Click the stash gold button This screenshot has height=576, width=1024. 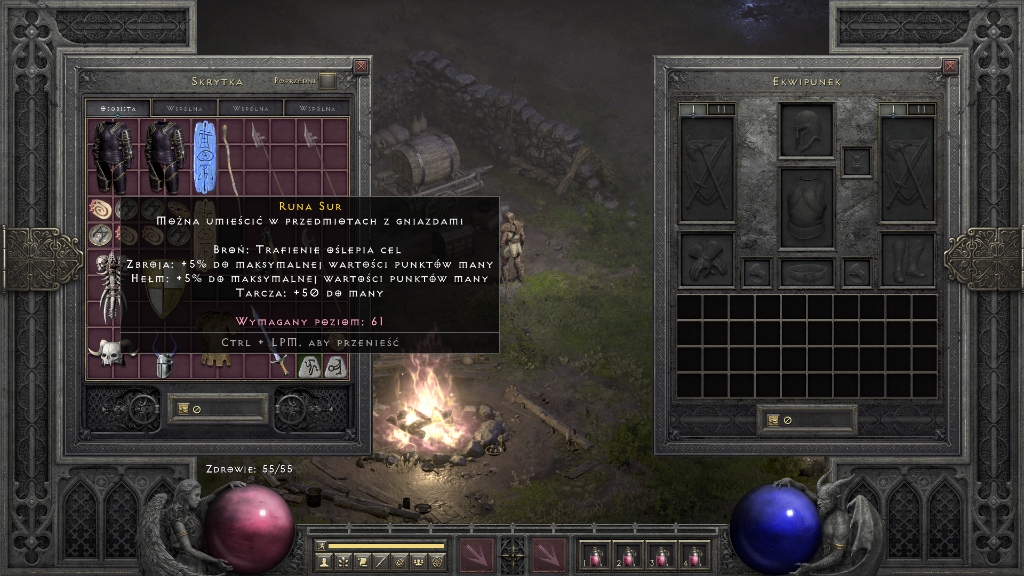[217, 408]
